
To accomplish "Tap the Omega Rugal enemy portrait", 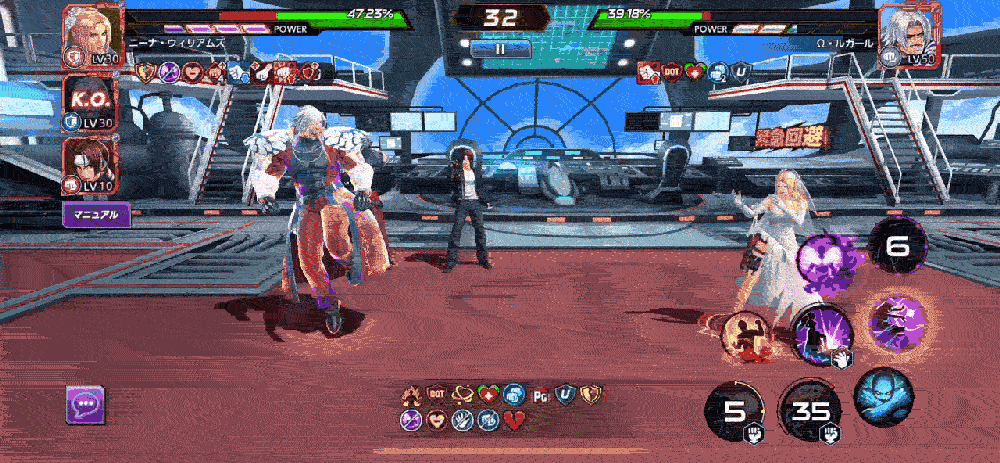I will (x=909, y=34).
